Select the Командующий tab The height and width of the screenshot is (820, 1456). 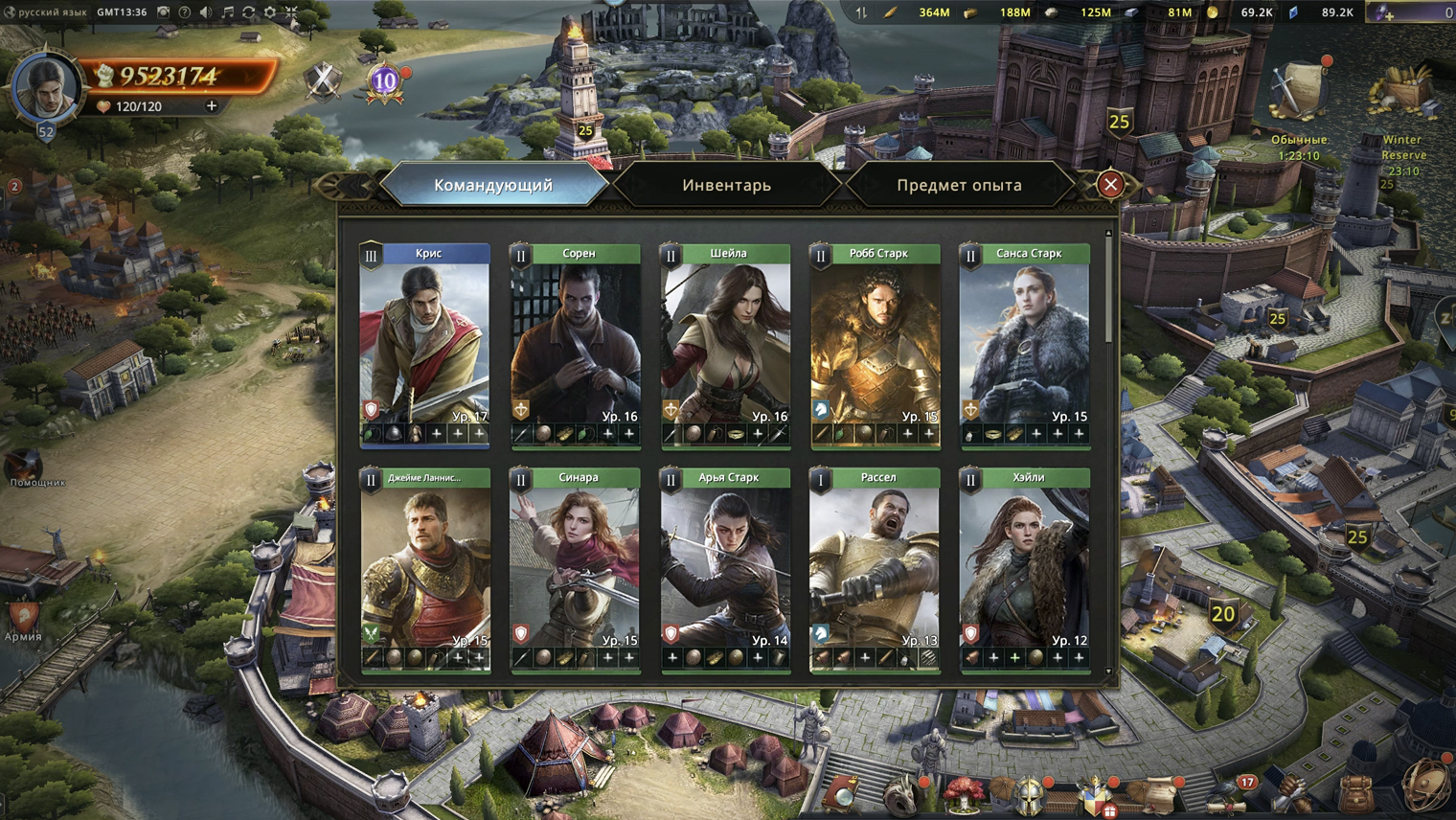pyautogui.click(x=493, y=185)
